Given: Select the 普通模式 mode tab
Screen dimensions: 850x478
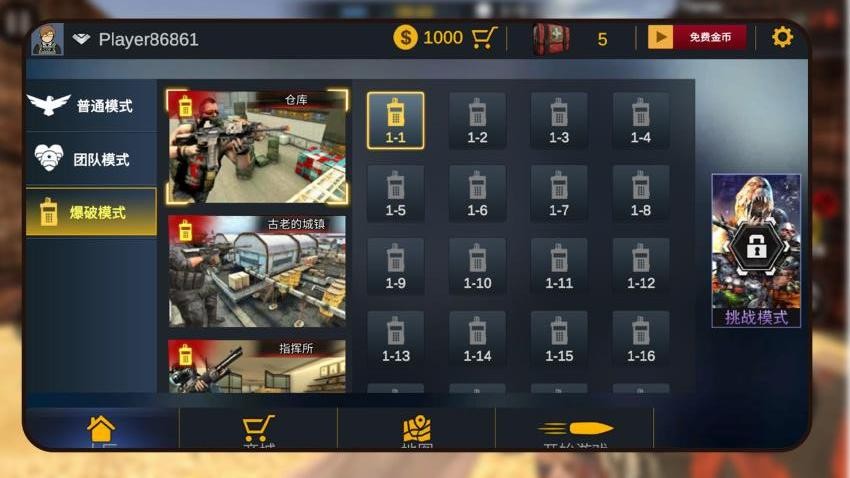Looking at the screenshot, I should (x=91, y=105).
